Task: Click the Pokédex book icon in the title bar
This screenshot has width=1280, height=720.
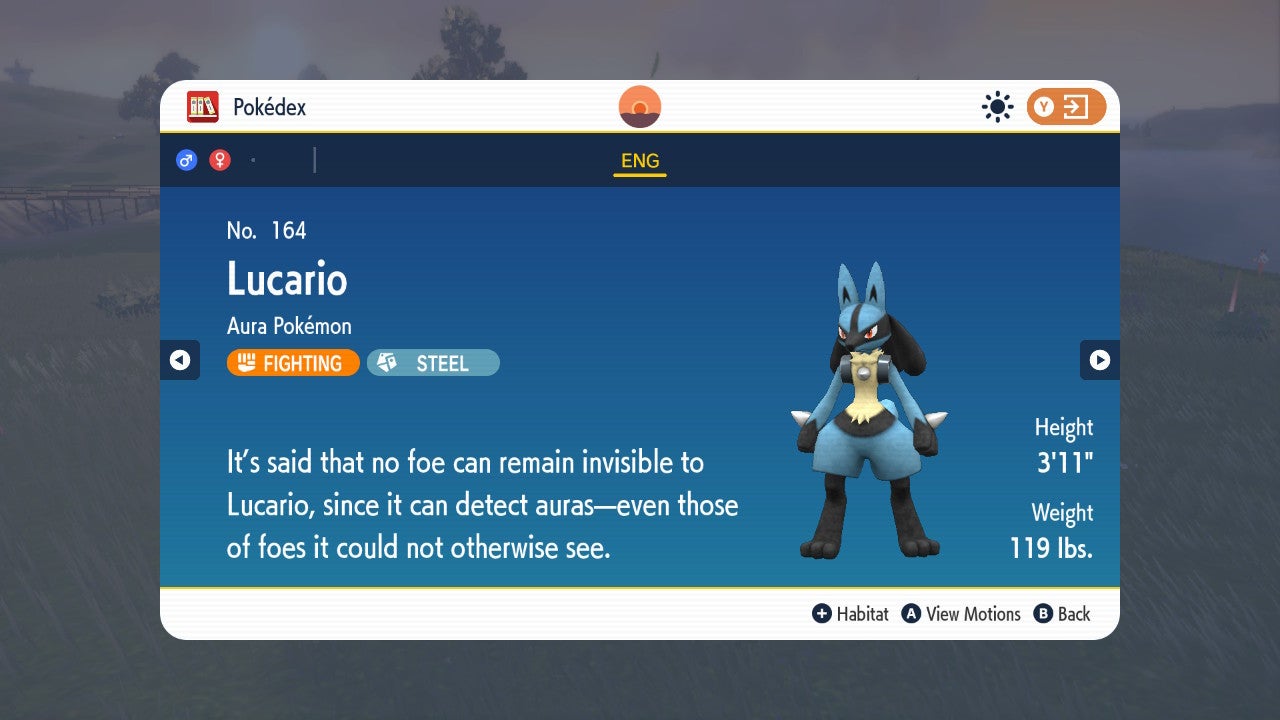Action: click(x=203, y=106)
